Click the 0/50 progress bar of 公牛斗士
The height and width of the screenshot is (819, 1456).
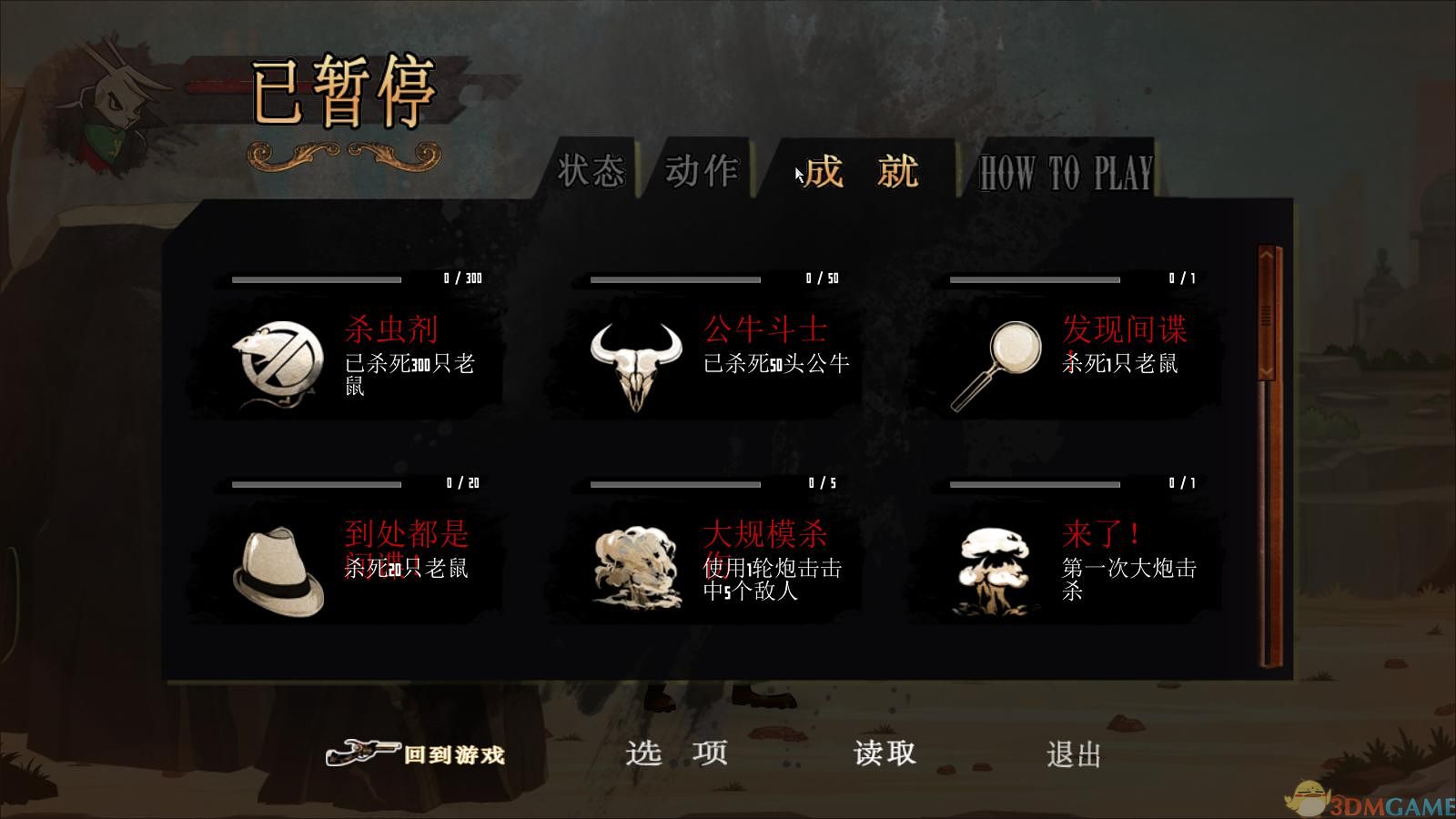click(x=673, y=280)
